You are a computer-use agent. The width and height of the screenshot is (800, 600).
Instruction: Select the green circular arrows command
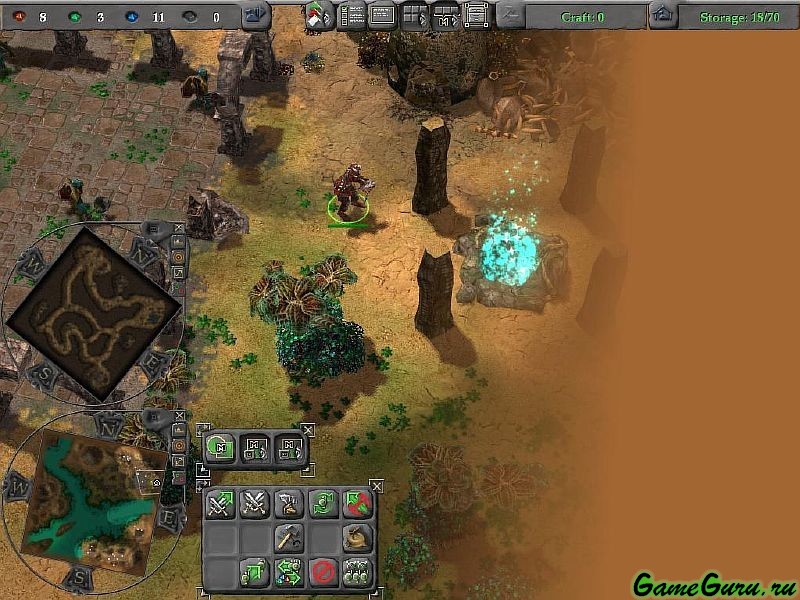322,504
